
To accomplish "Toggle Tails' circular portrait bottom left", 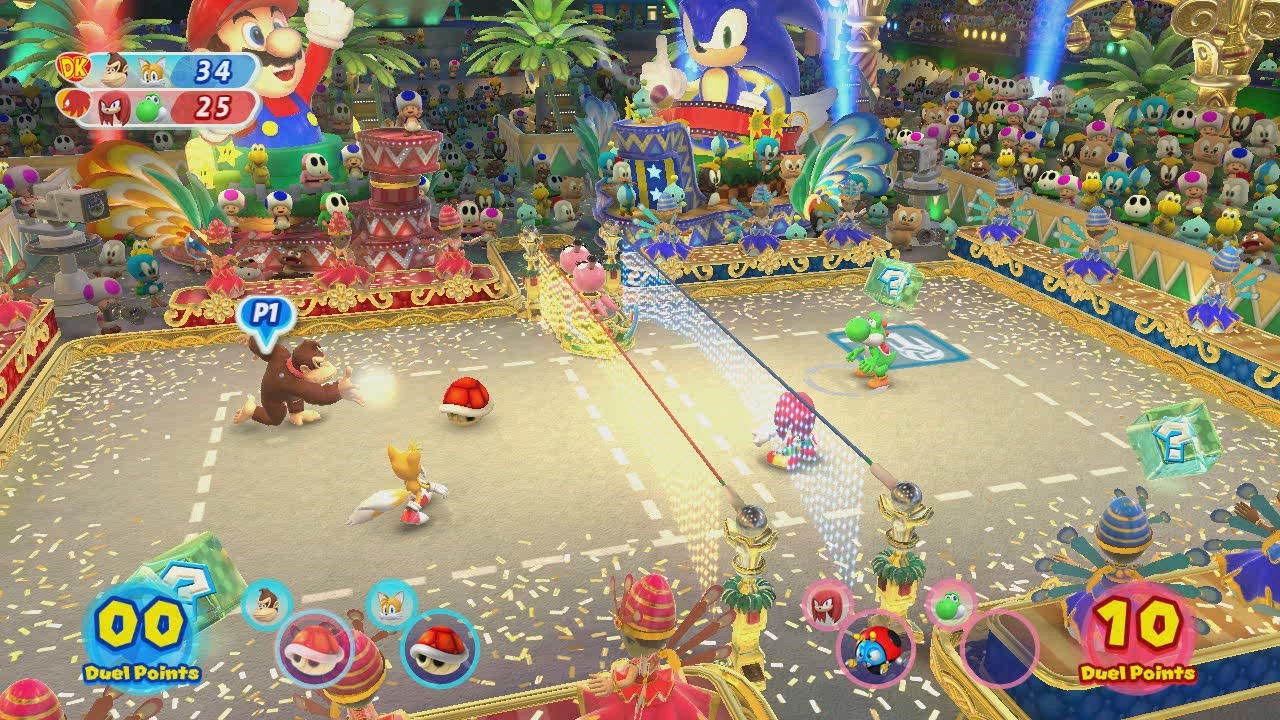I will click(x=389, y=604).
